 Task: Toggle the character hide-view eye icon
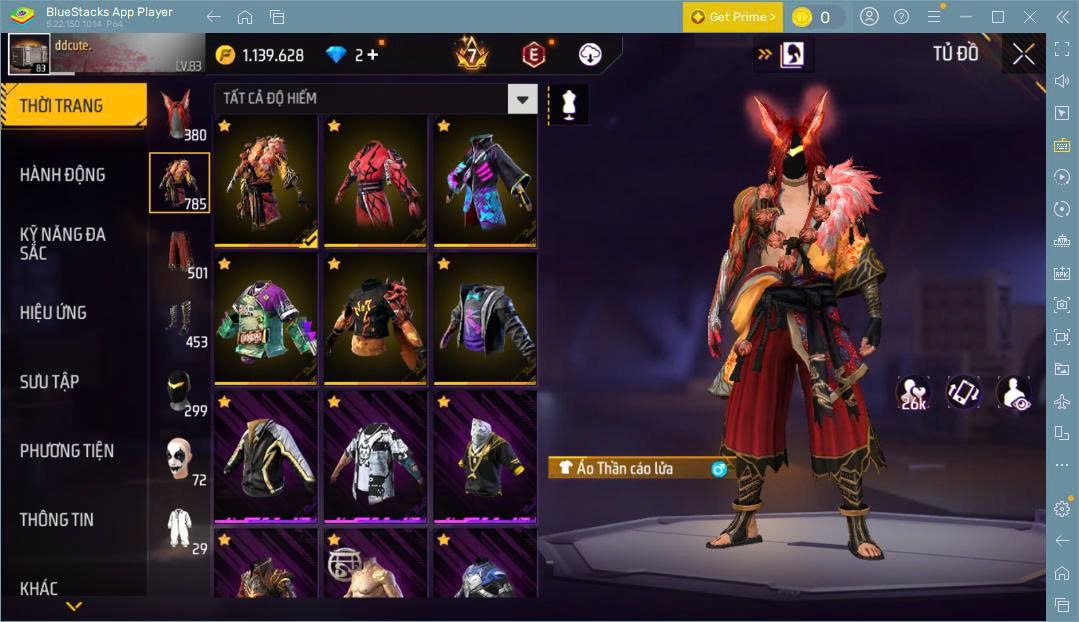pos(1013,391)
